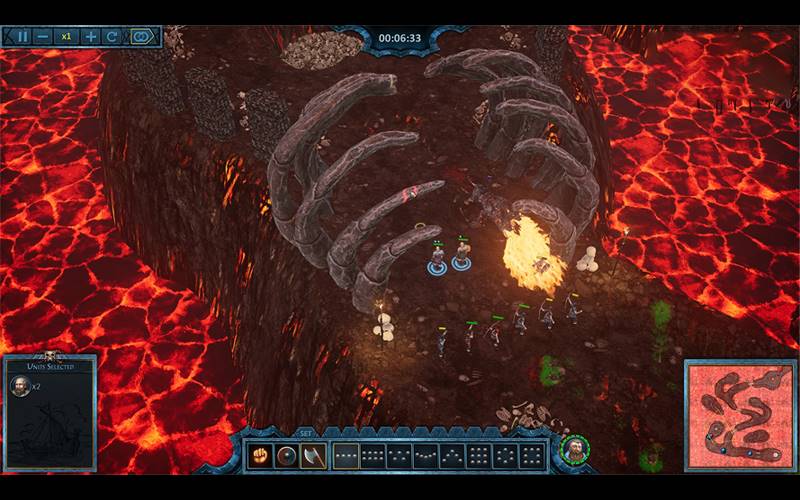
Task: Decrease game speed with the minus button
Action: coord(43,37)
